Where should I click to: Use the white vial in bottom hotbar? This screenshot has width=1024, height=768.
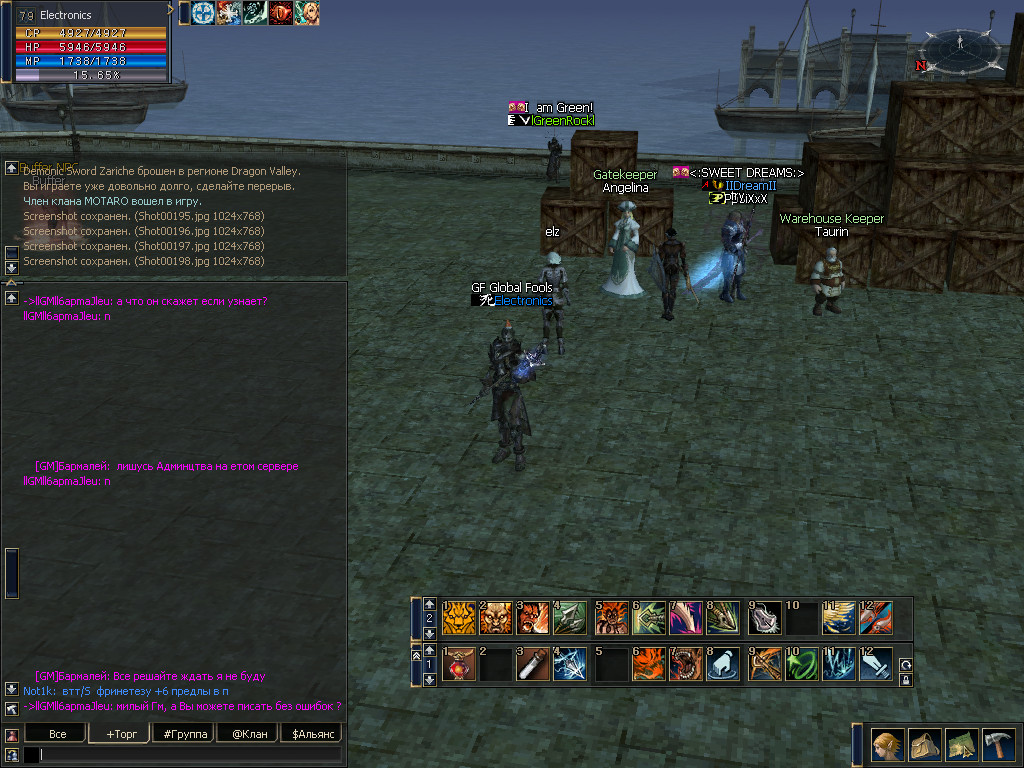coord(534,665)
